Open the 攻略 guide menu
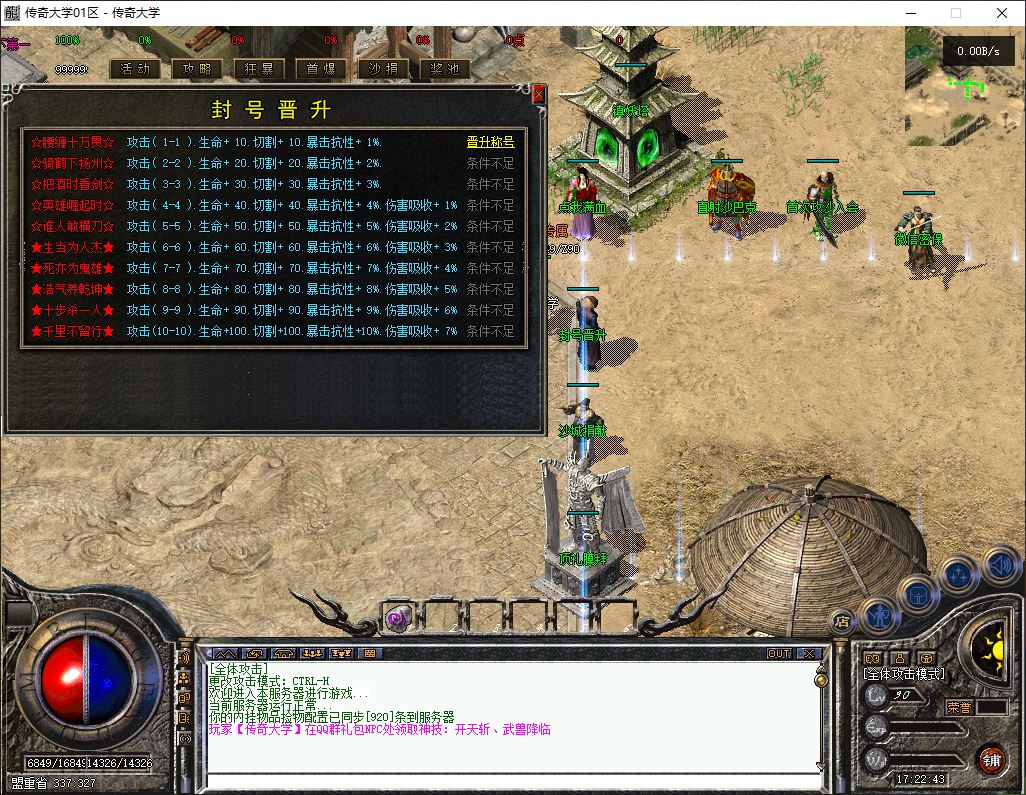This screenshot has height=795, width=1026. 196,69
